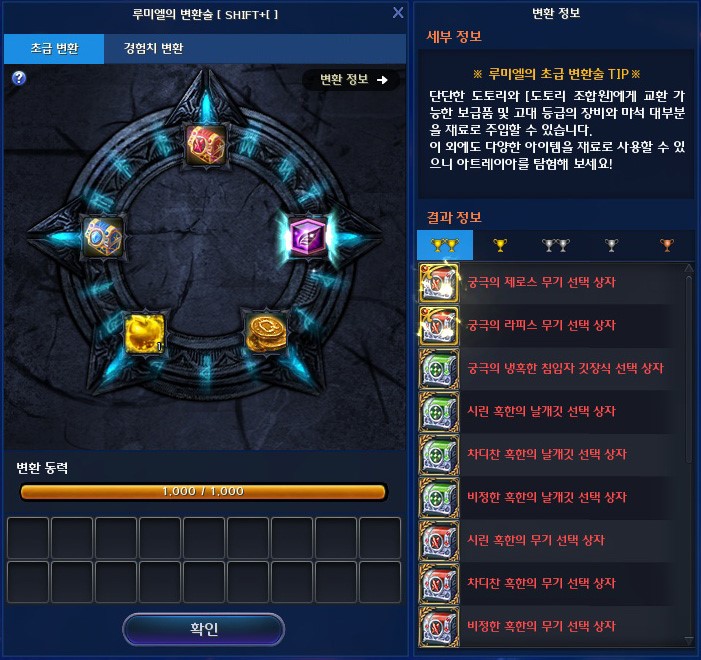Select the blue ornate box material slot
This screenshot has height=660, width=701.
(103, 237)
